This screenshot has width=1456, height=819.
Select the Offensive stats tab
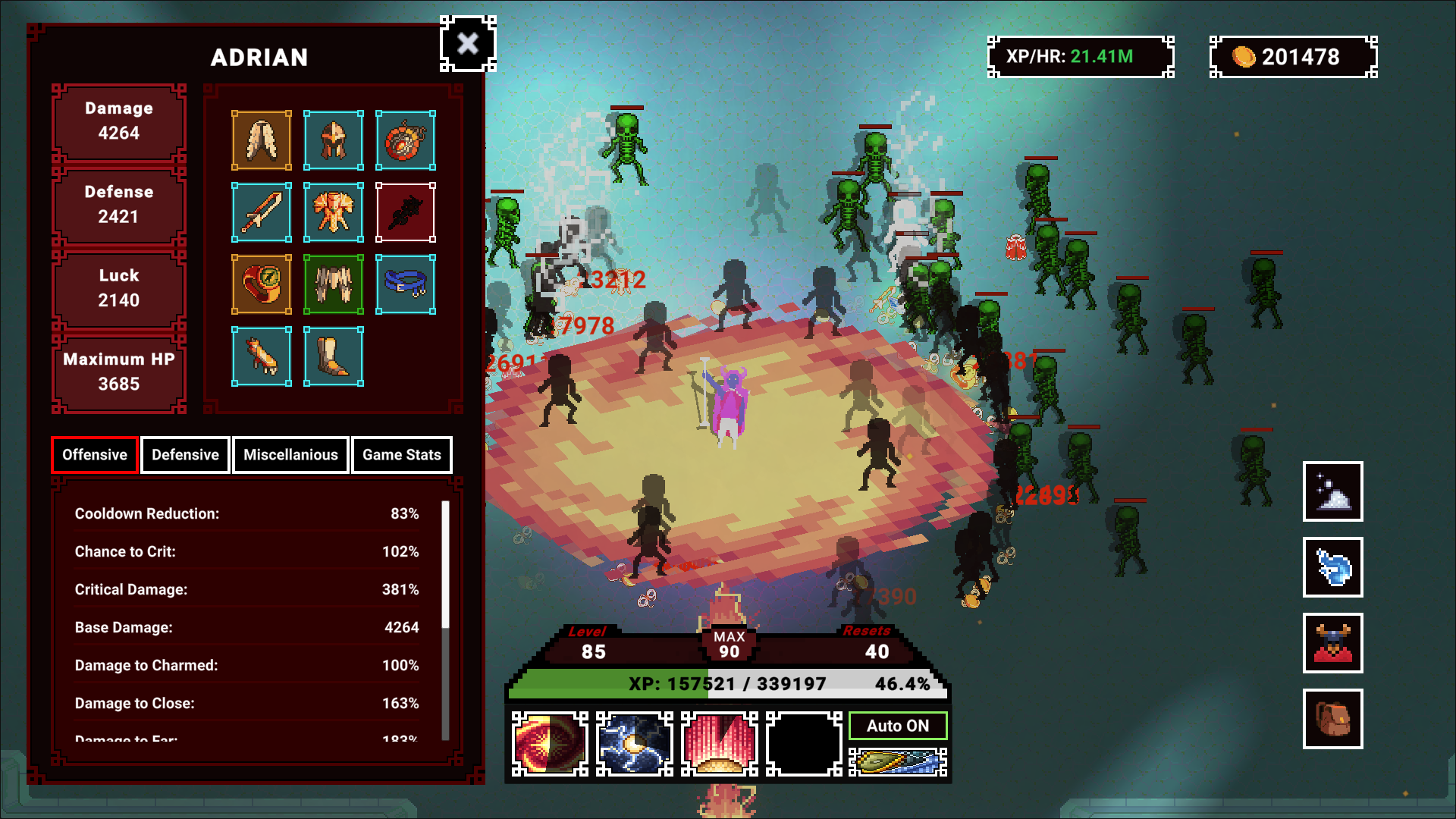pos(95,455)
